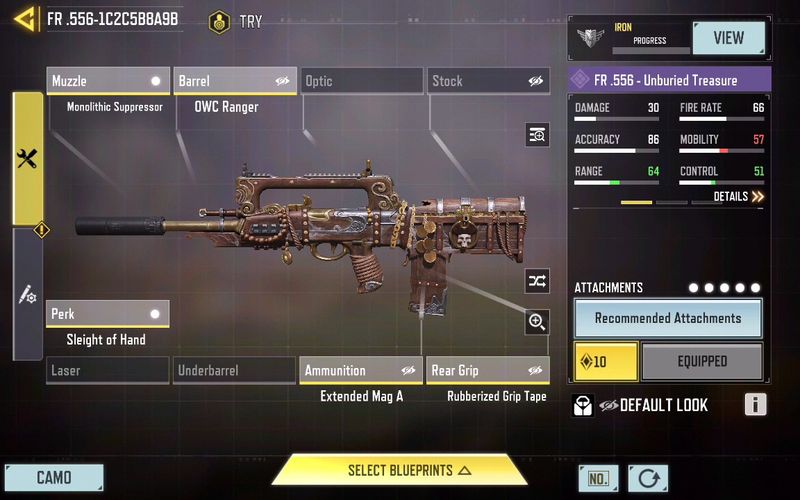Select the Perk slot
The width and height of the screenshot is (800, 500).
[x=108, y=314]
